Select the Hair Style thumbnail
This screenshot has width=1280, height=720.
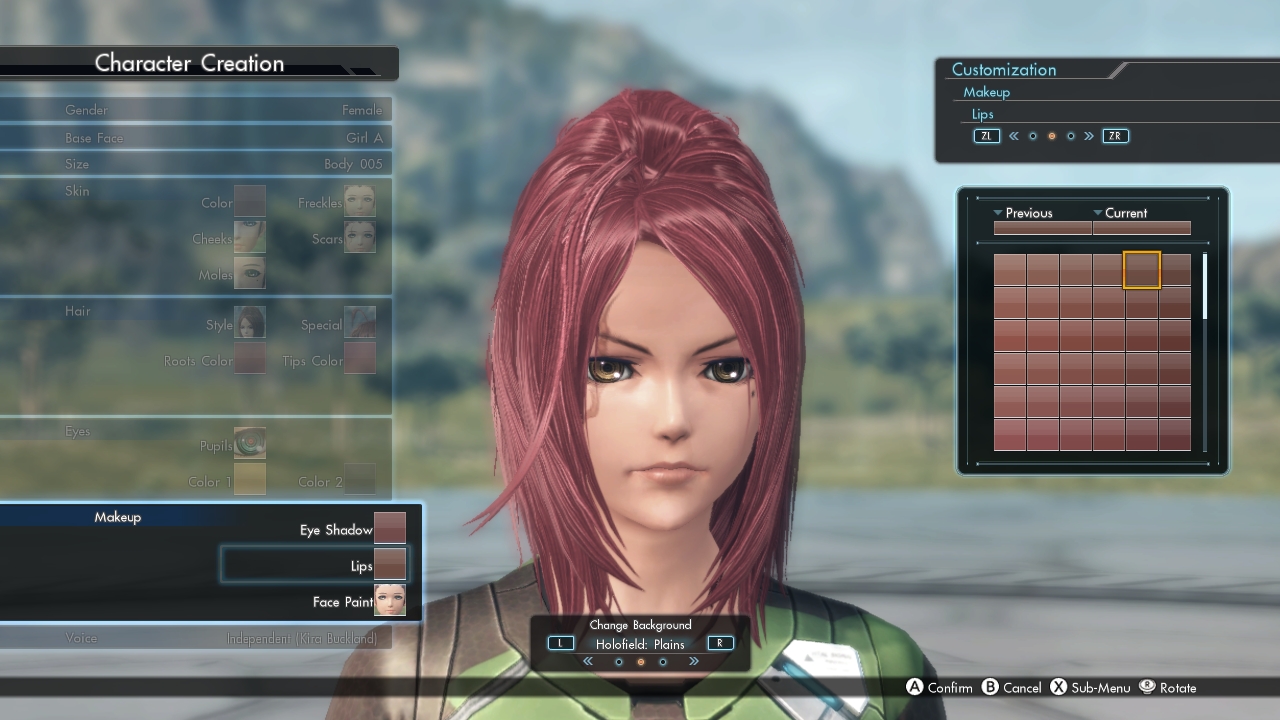click(x=250, y=323)
